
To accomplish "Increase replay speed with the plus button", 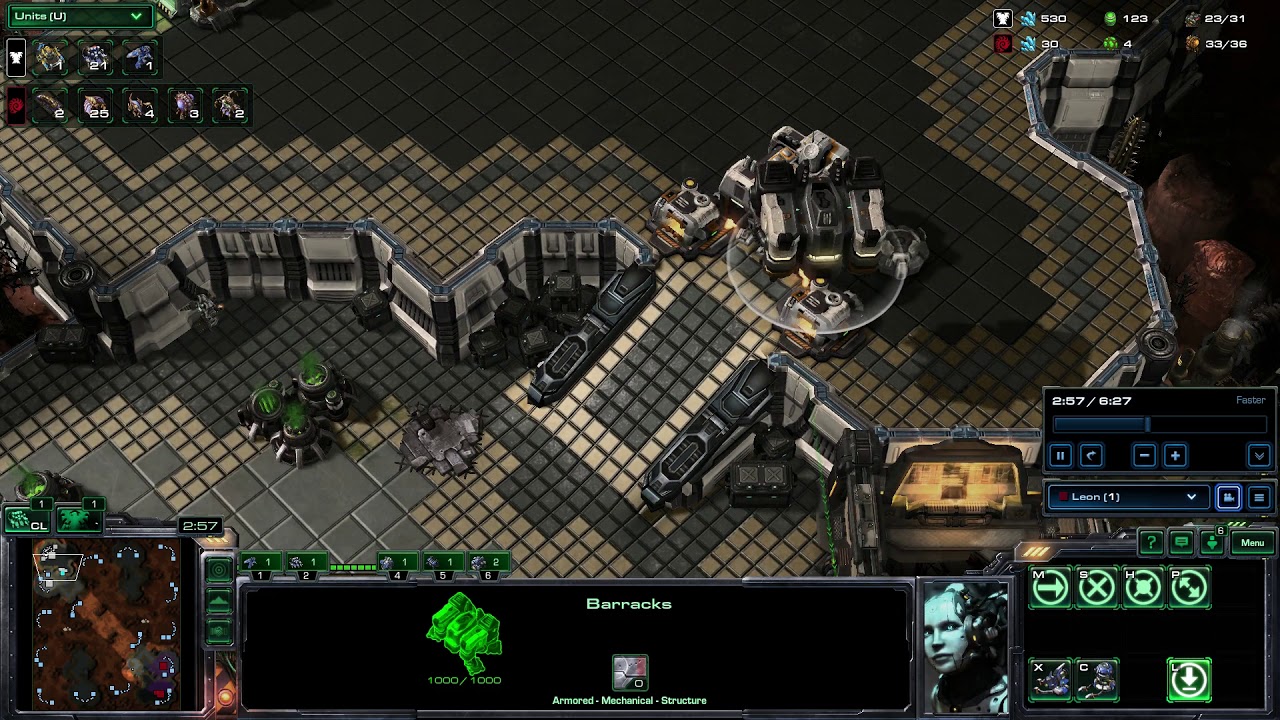I will pyautogui.click(x=1175, y=456).
